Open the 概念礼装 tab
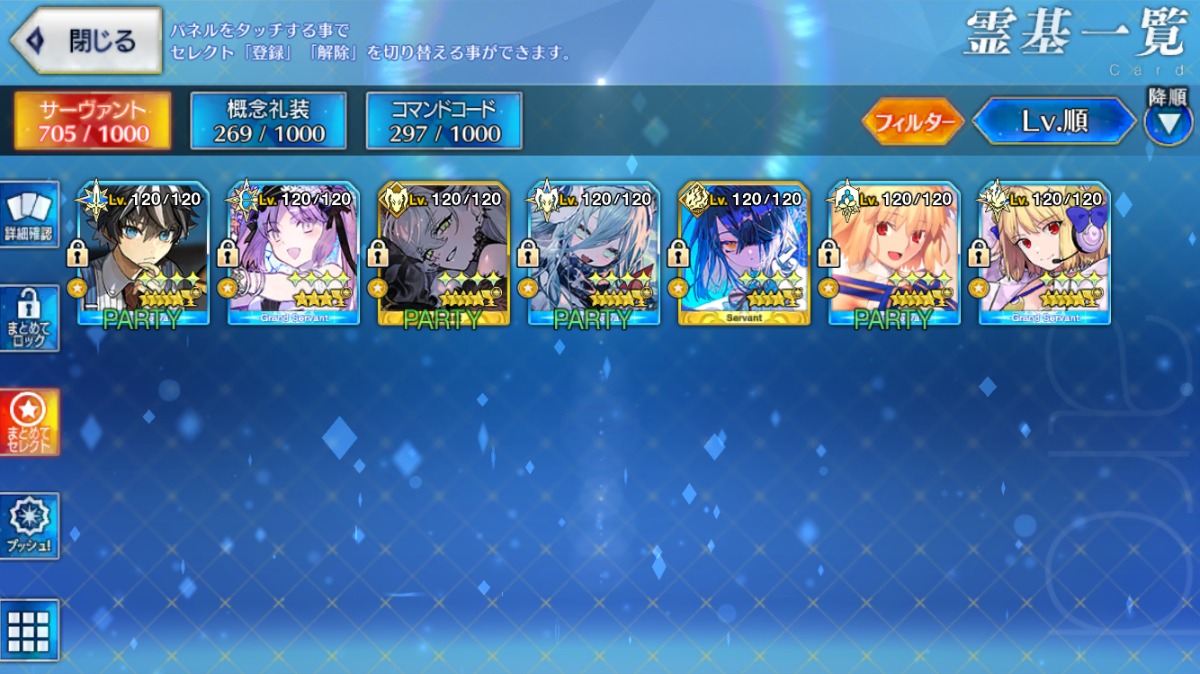1200x674 pixels. (x=268, y=121)
